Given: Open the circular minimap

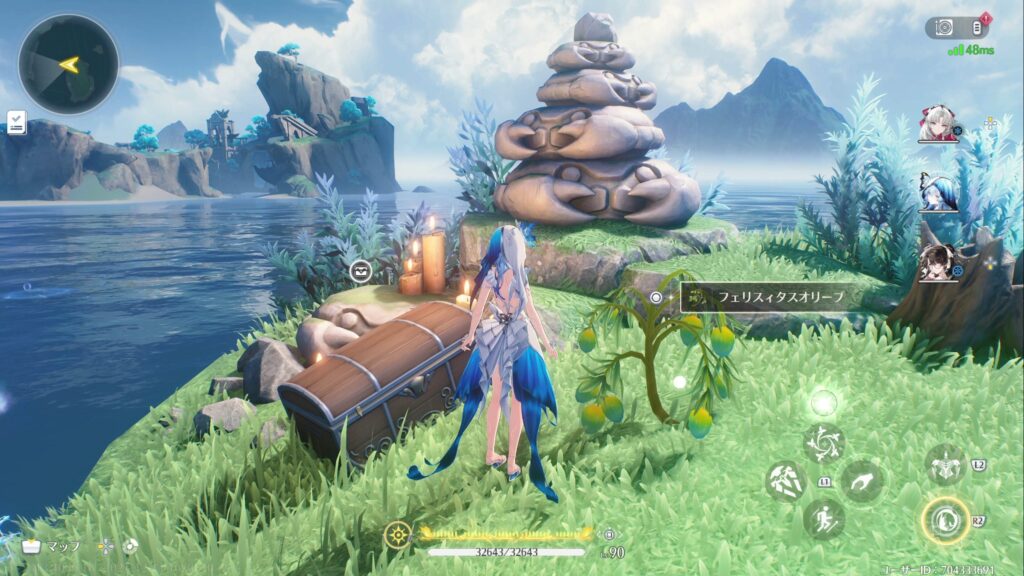Looking at the screenshot, I should 68,64.
